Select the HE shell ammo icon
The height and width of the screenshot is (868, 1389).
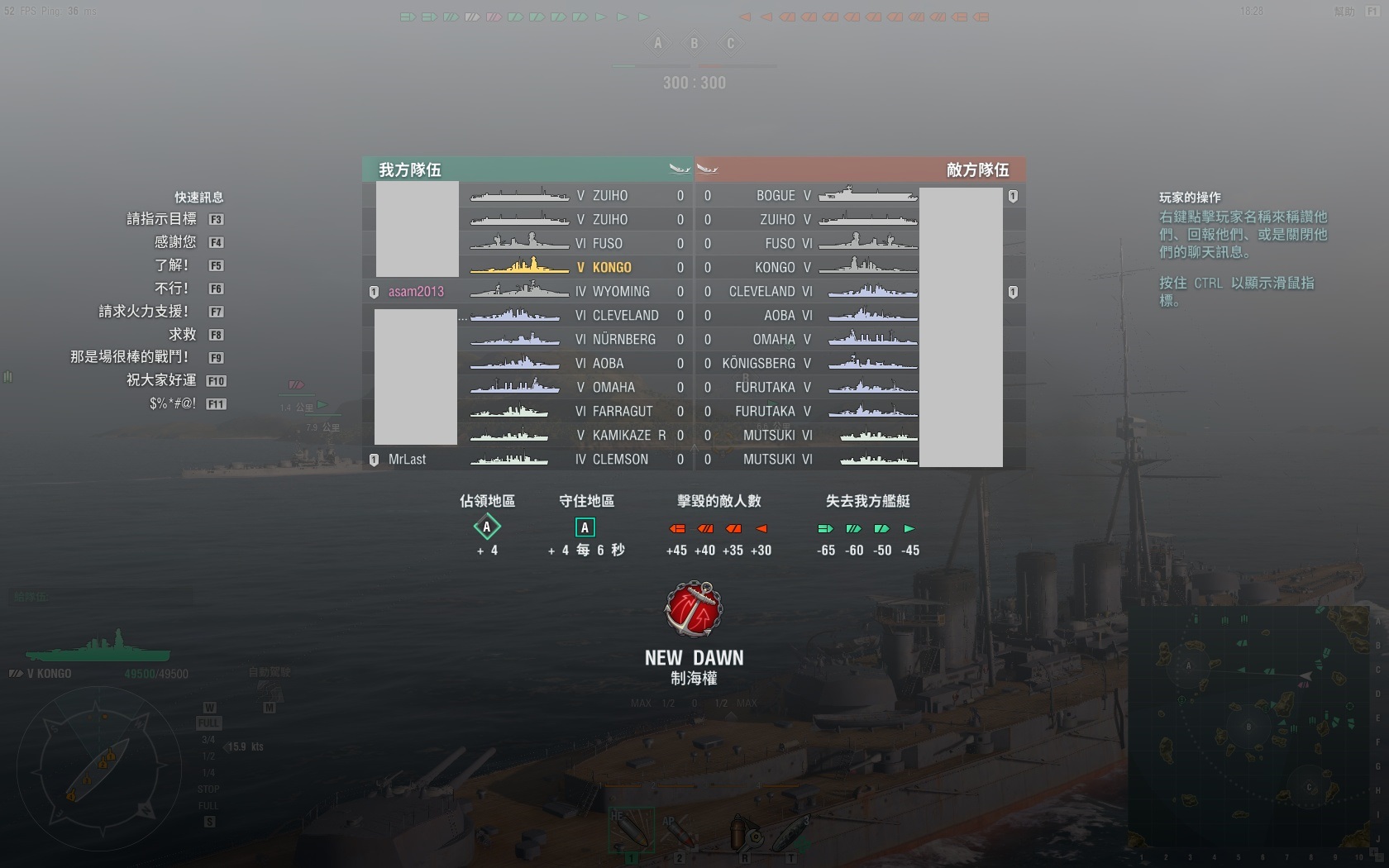point(631,830)
